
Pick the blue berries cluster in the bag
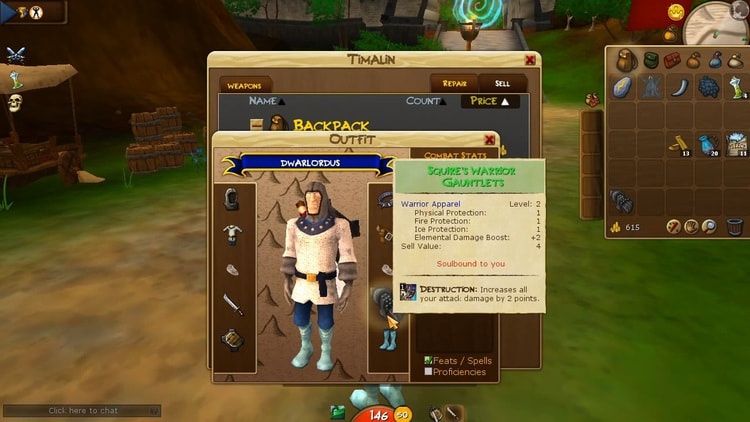coord(709,88)
